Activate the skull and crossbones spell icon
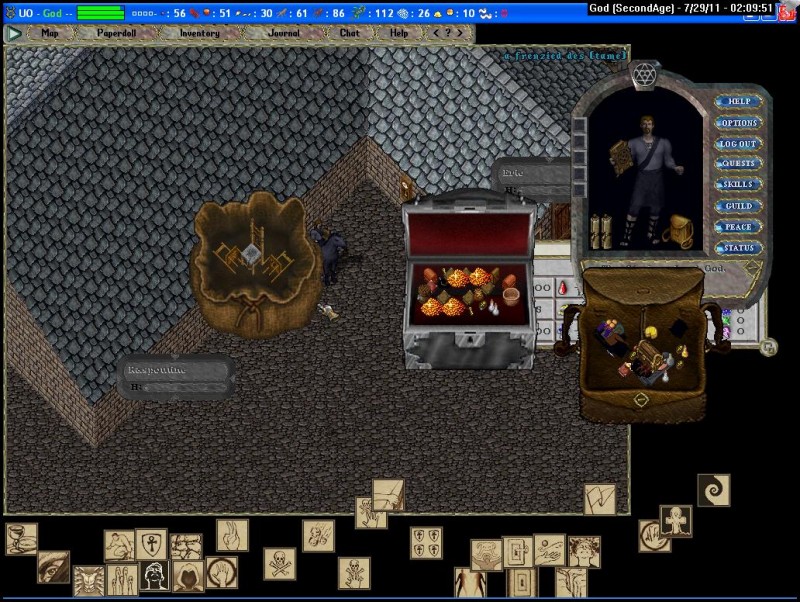 click(280, 563)
